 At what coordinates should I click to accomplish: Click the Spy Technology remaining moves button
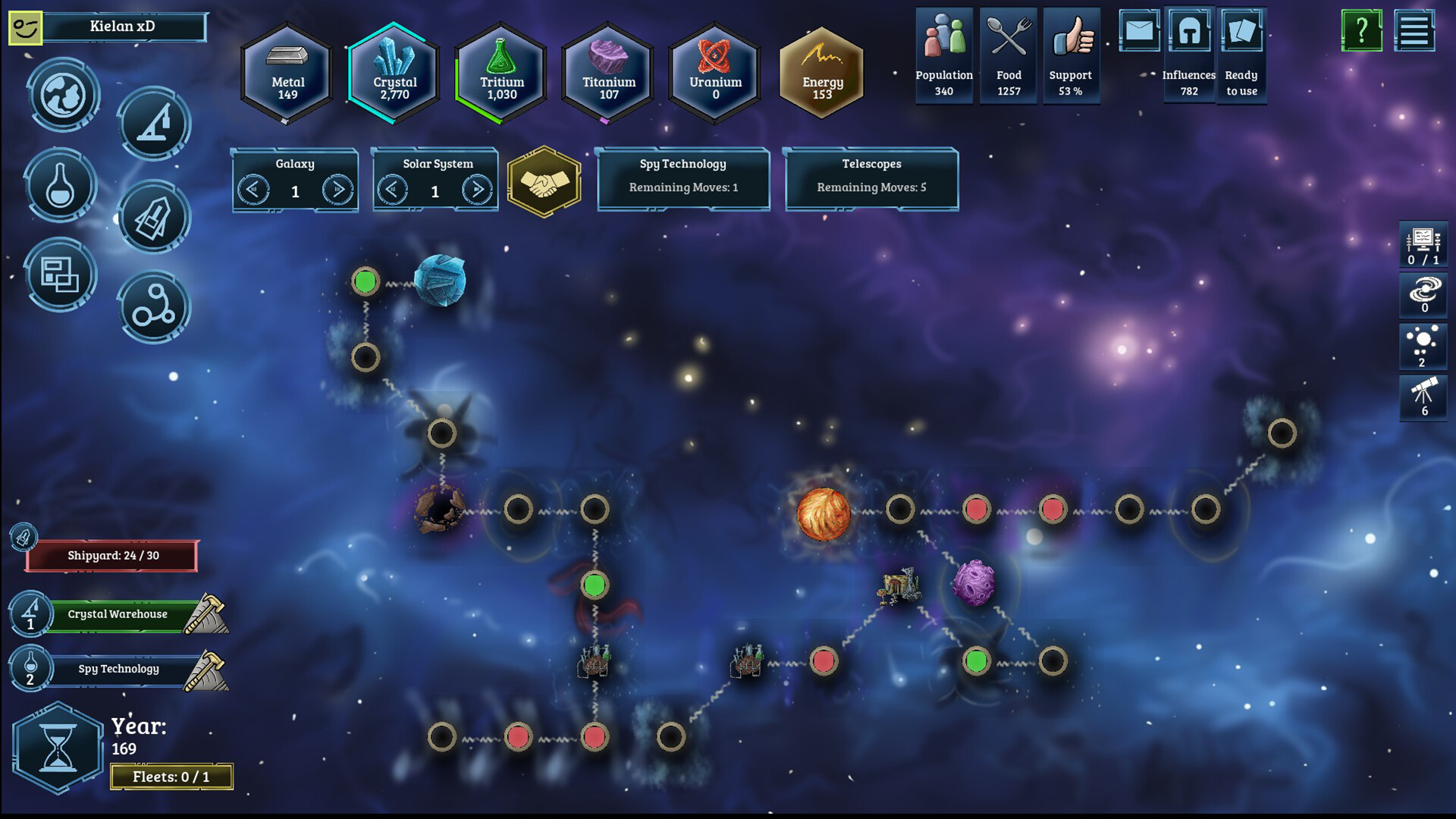pos(682,180)
